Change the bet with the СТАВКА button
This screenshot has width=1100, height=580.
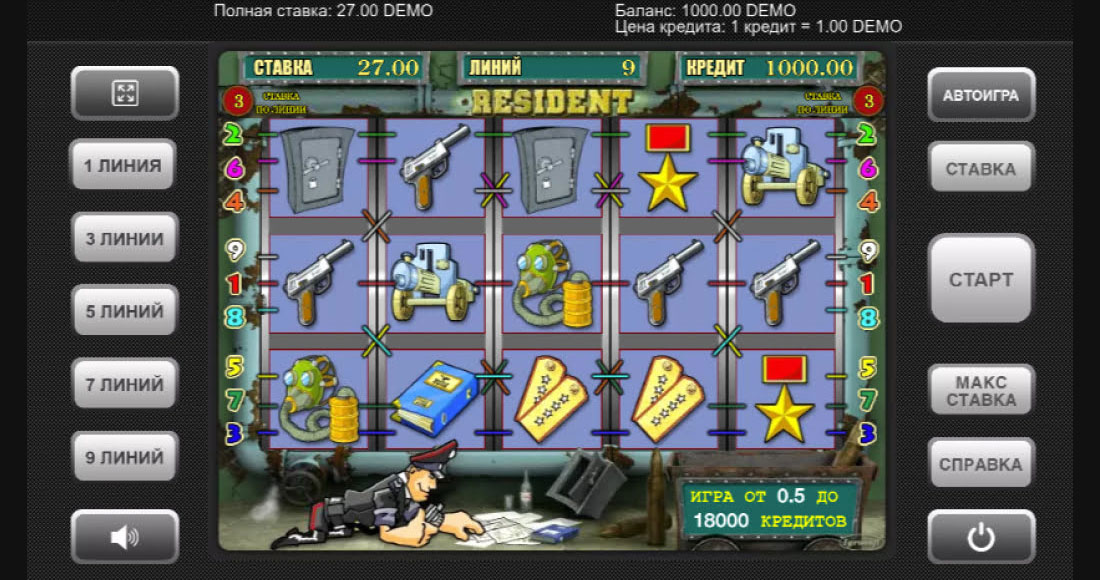980,168
